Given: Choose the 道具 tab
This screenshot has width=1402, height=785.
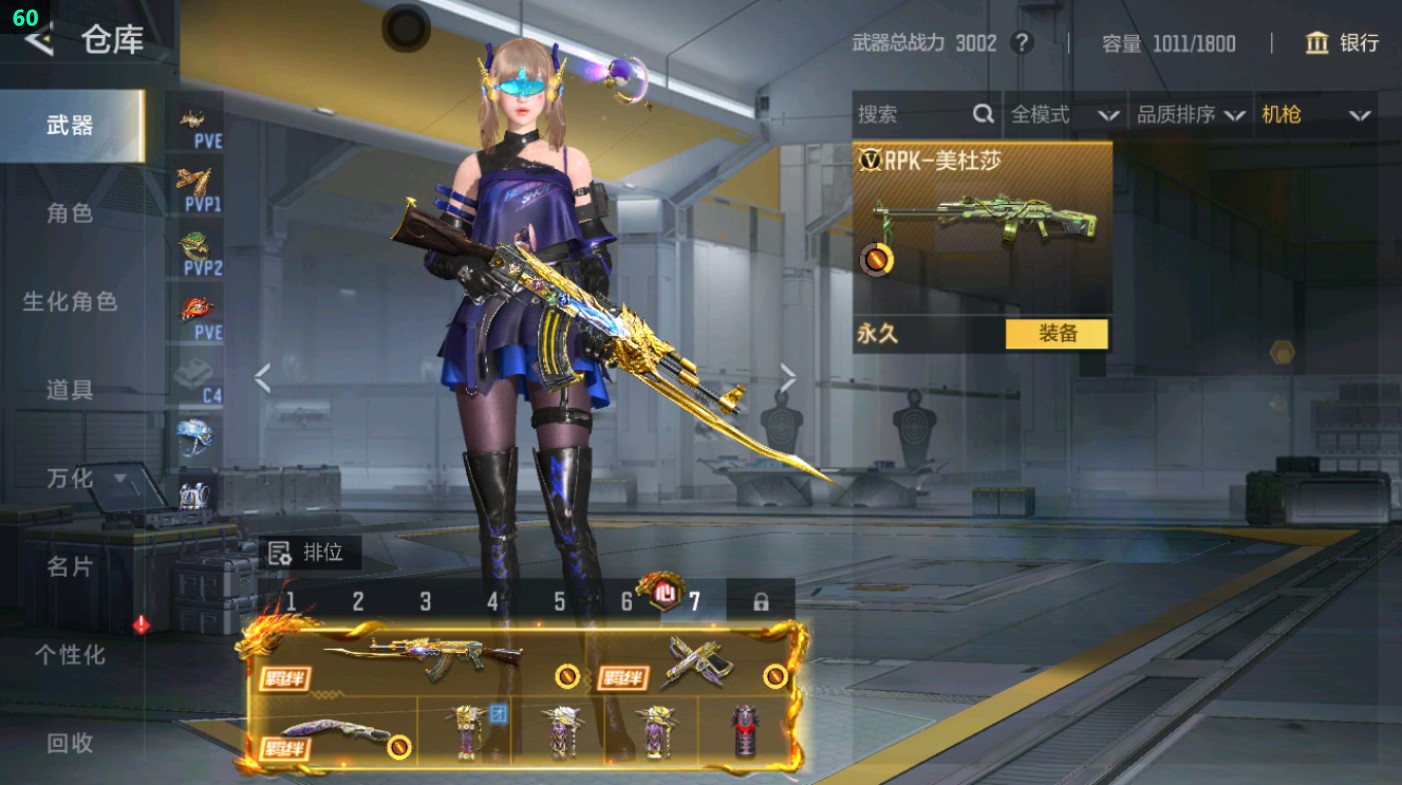Looking at the screenshot, I should click(70, 389).
